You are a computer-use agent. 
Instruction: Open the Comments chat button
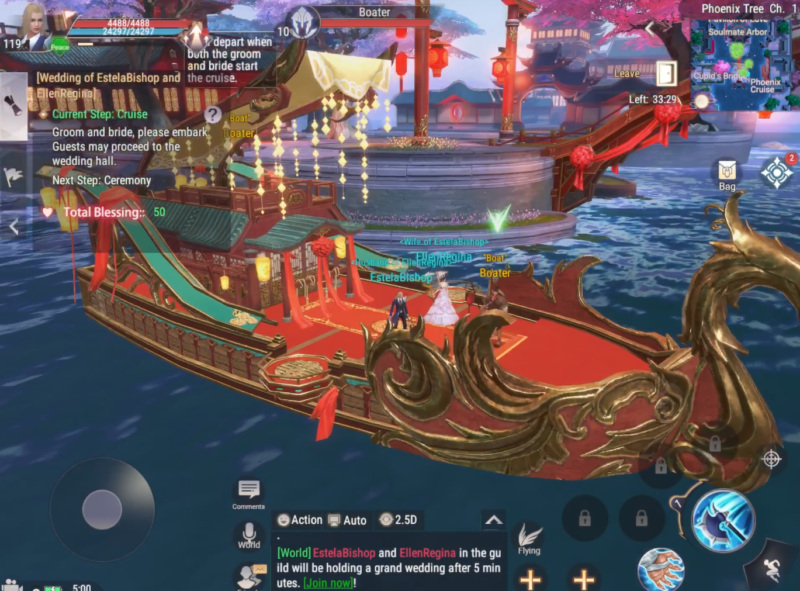coord(249,492)
